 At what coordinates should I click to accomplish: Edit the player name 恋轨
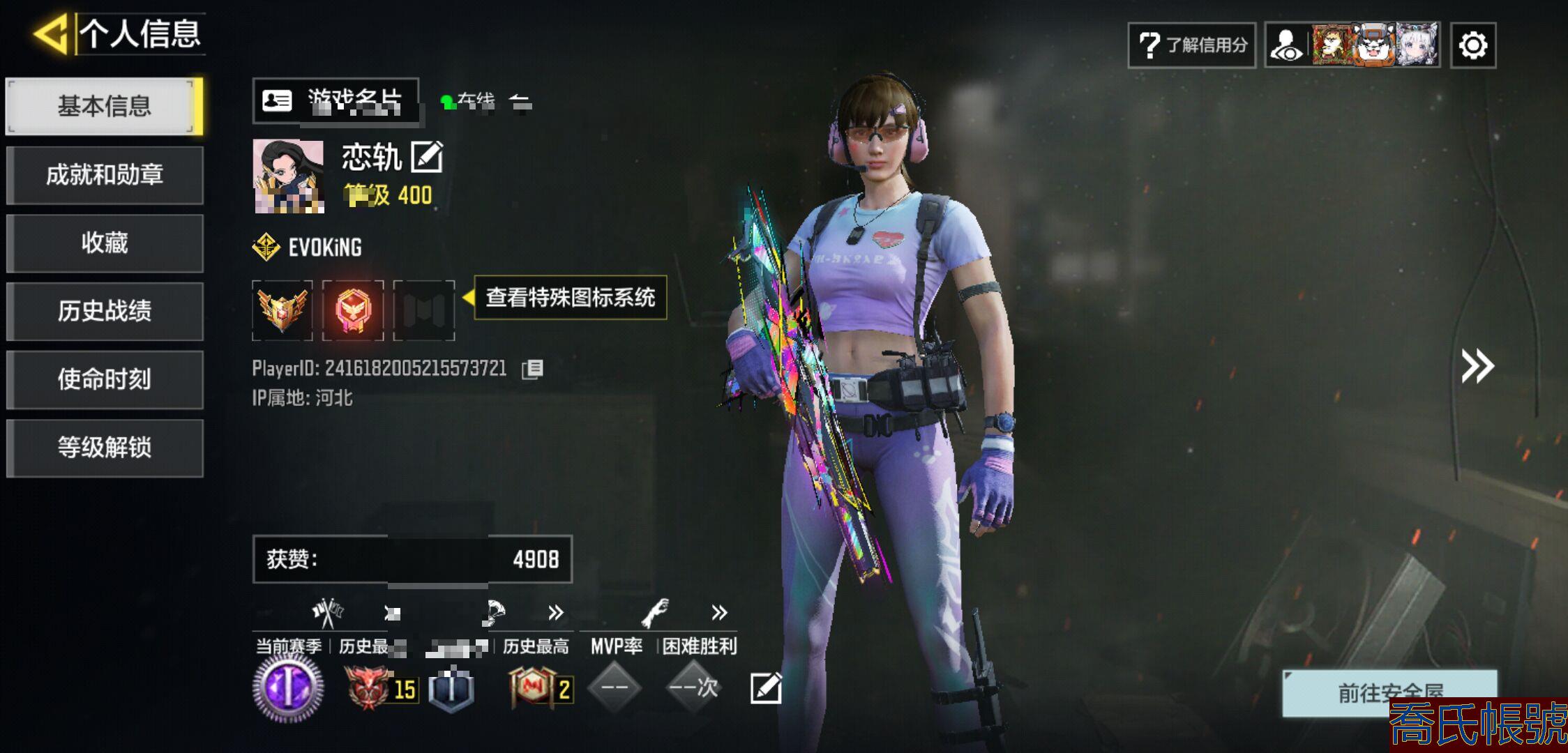point(426,157)
